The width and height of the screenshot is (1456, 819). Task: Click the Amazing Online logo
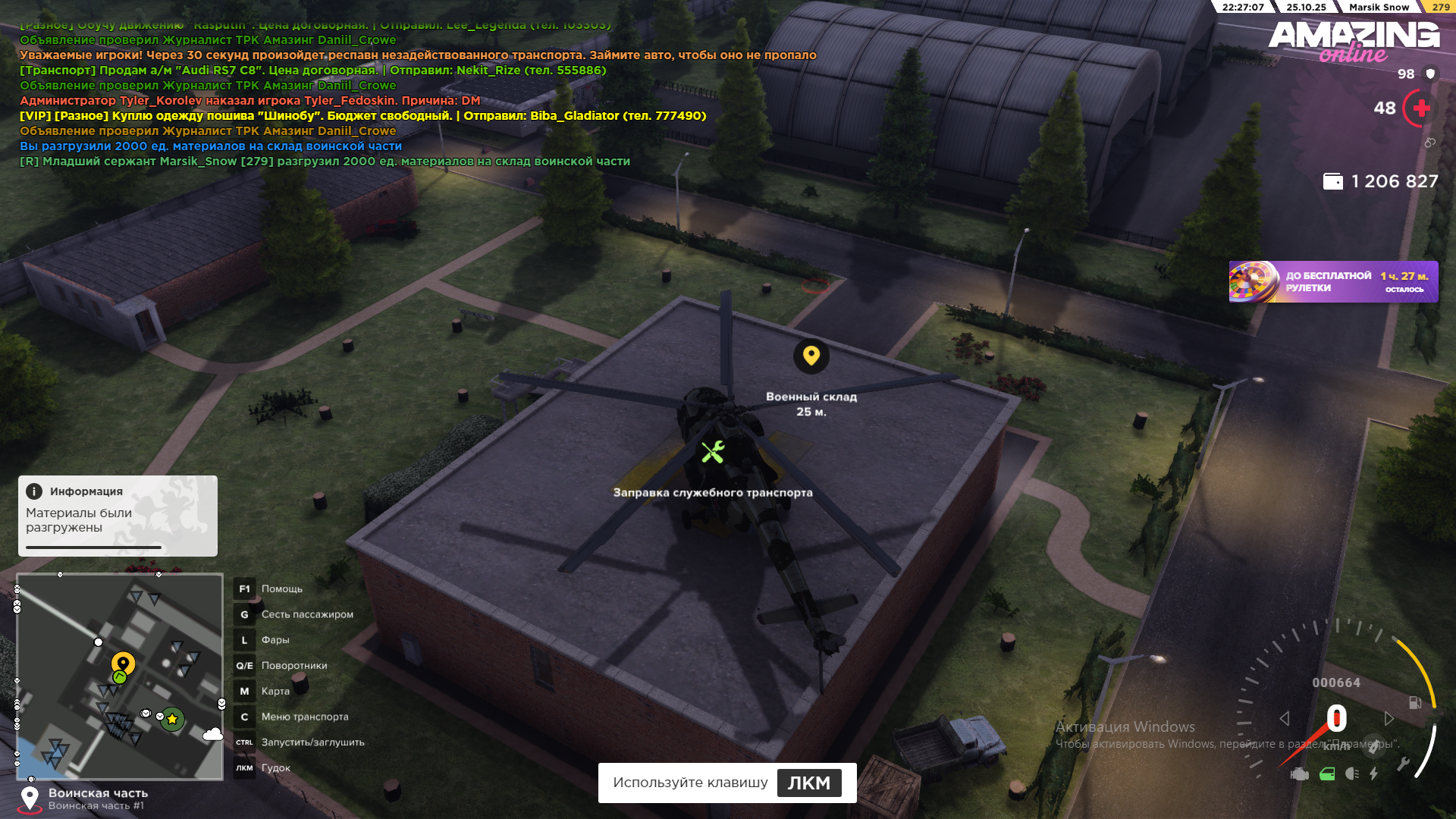coord(1354,40)
